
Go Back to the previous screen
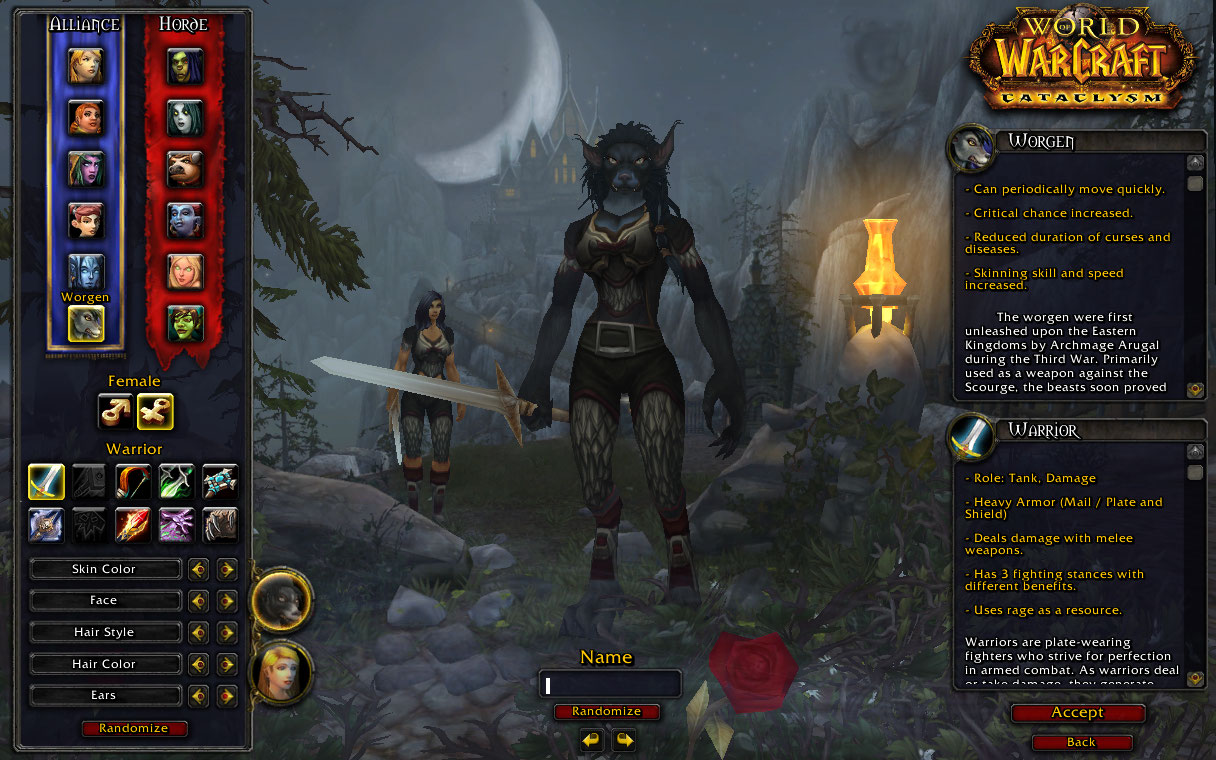click(1081, 742)
